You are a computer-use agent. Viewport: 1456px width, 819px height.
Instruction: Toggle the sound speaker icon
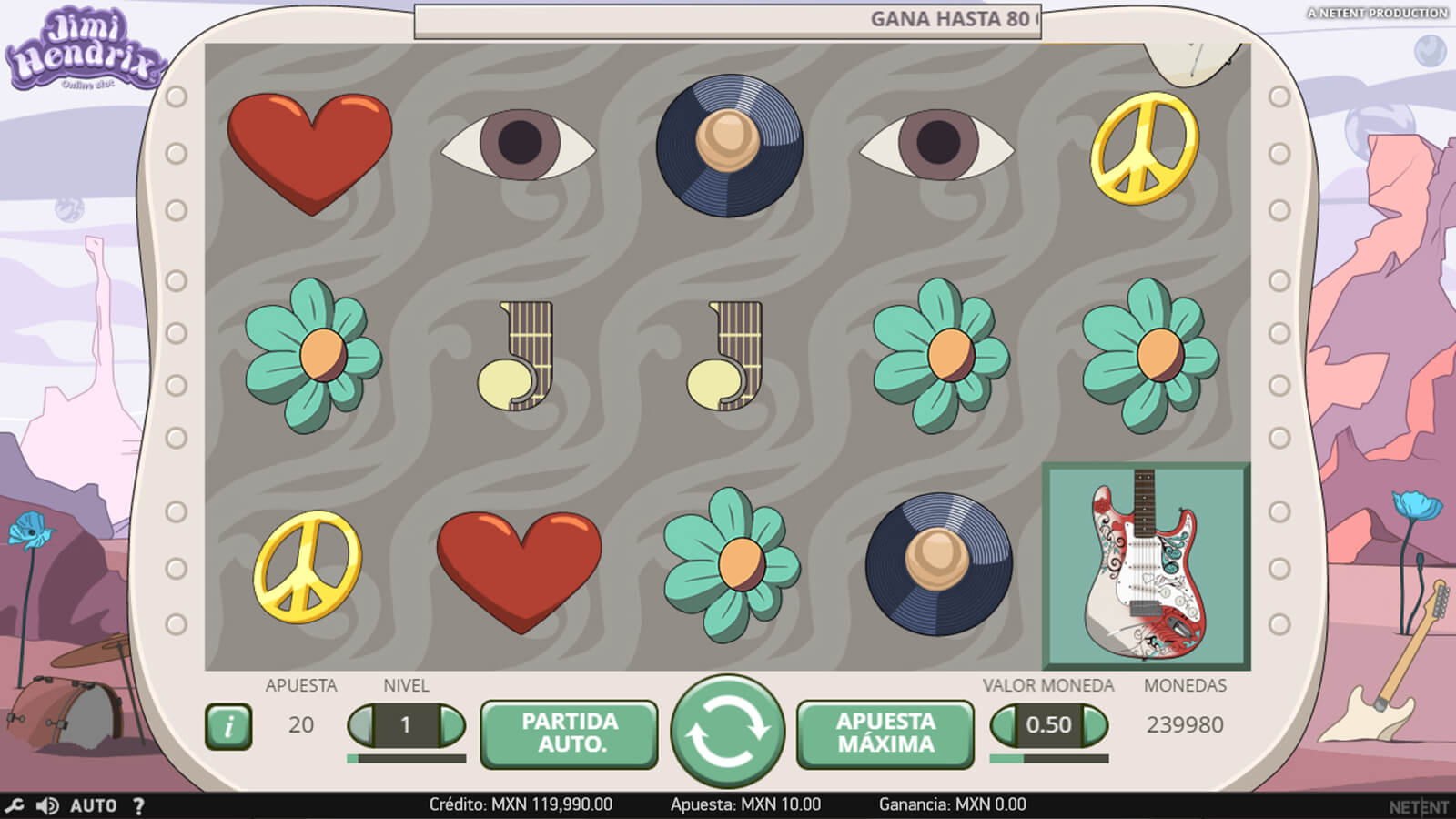click(46, 805)
